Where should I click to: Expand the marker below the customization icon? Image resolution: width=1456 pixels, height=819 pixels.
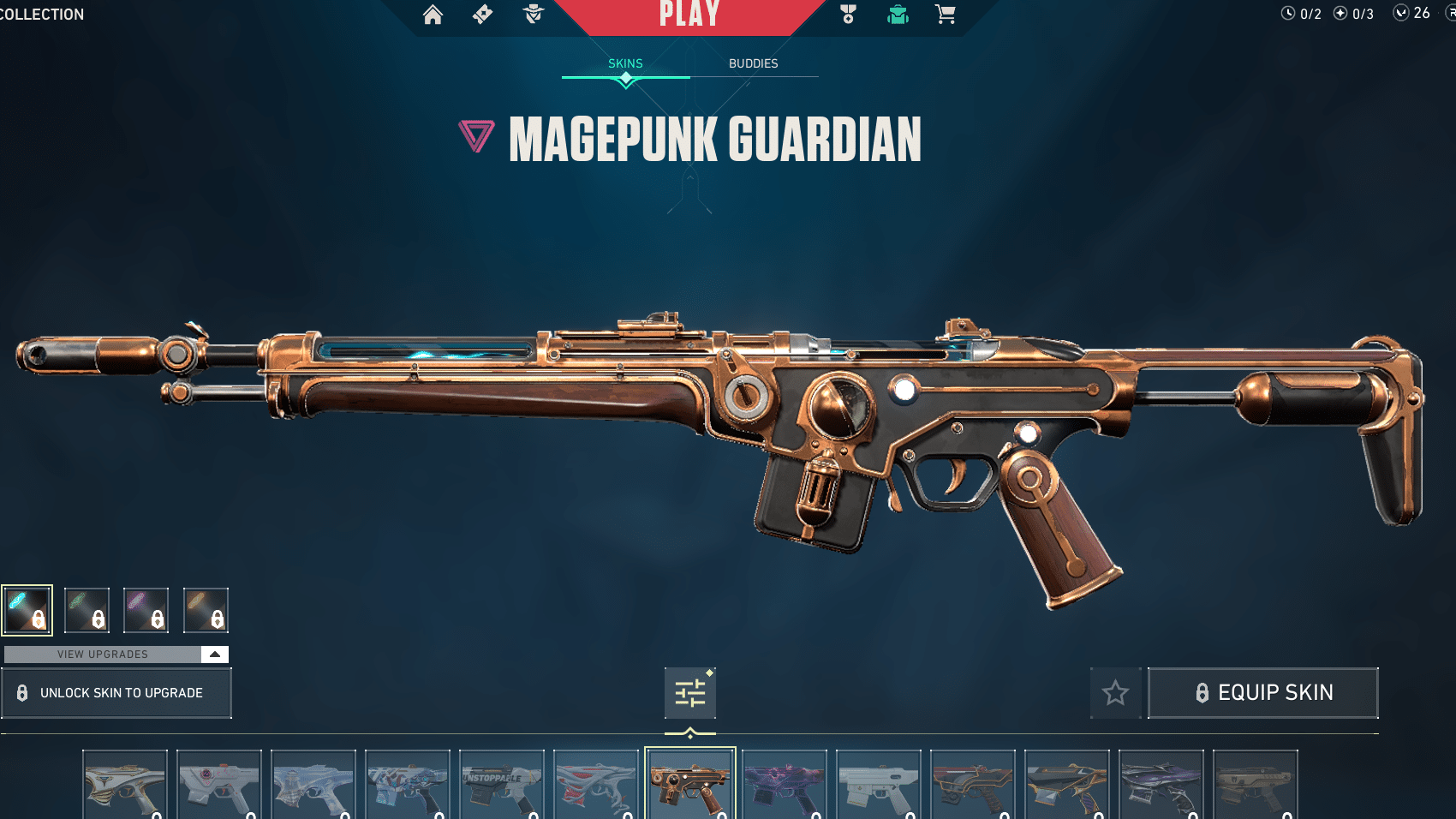coord(690,732)
